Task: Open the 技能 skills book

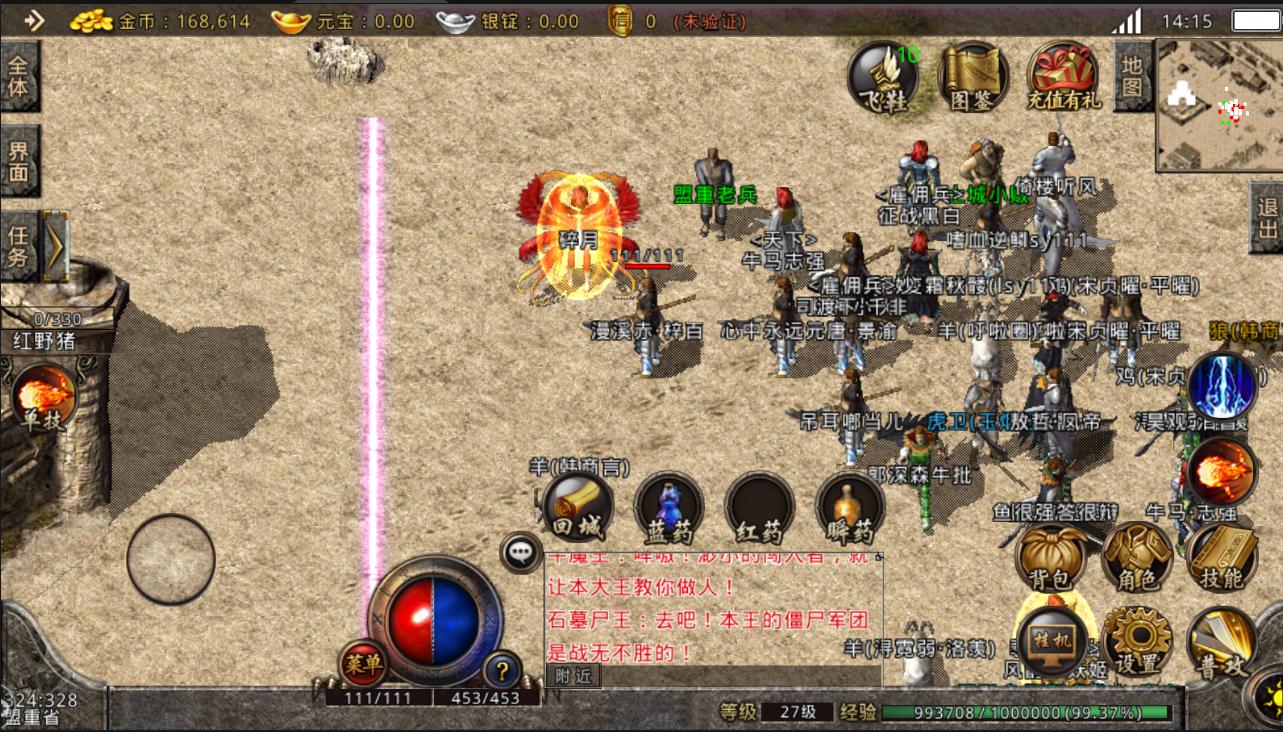Action: pyautogui.click(x=1220, y=556)
